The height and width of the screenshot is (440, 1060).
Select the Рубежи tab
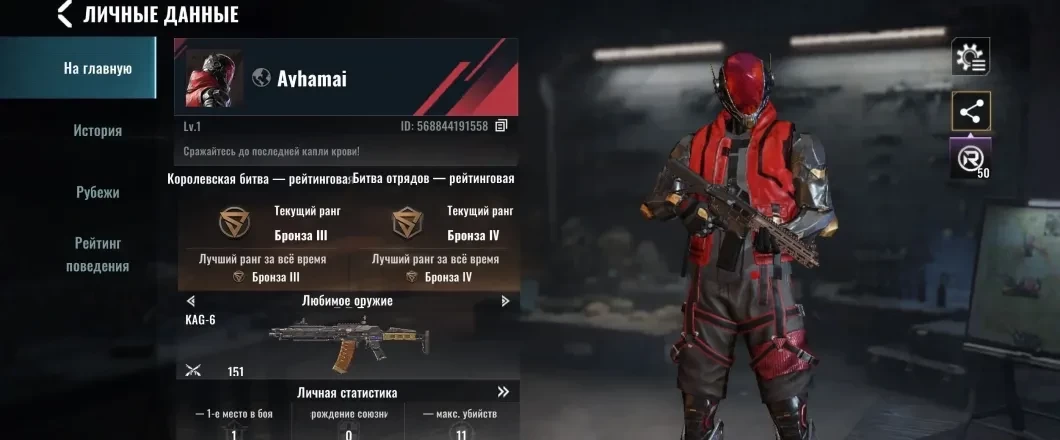[x=97, y=192]
